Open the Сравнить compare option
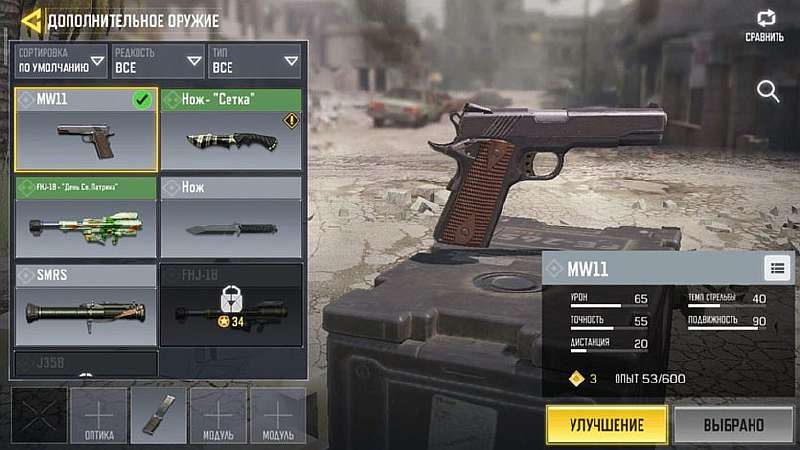This screenshot has height=450, width=800. pyautogui.click(x=765, y=26)
